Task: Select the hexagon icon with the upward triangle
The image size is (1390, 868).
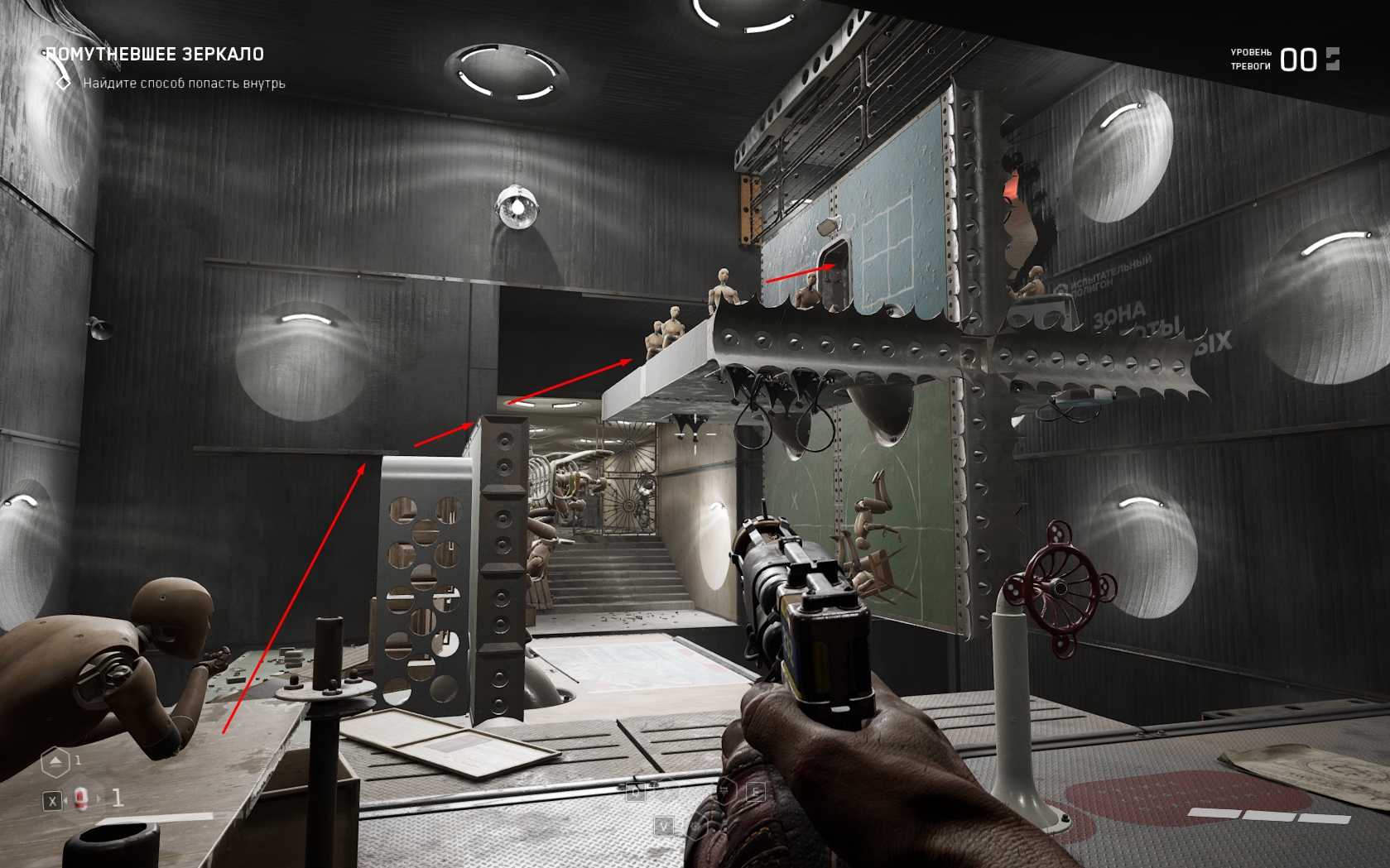Action: click(55, 761)
